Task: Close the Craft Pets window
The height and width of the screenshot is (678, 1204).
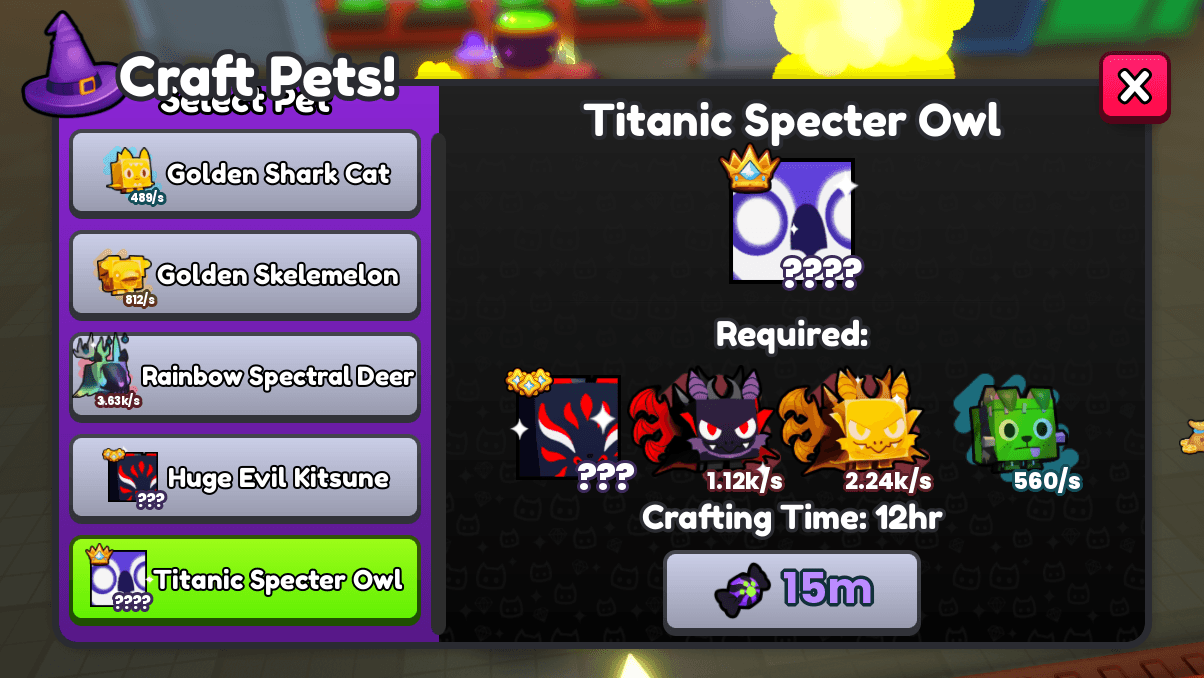Action: tap(1134, 87)
